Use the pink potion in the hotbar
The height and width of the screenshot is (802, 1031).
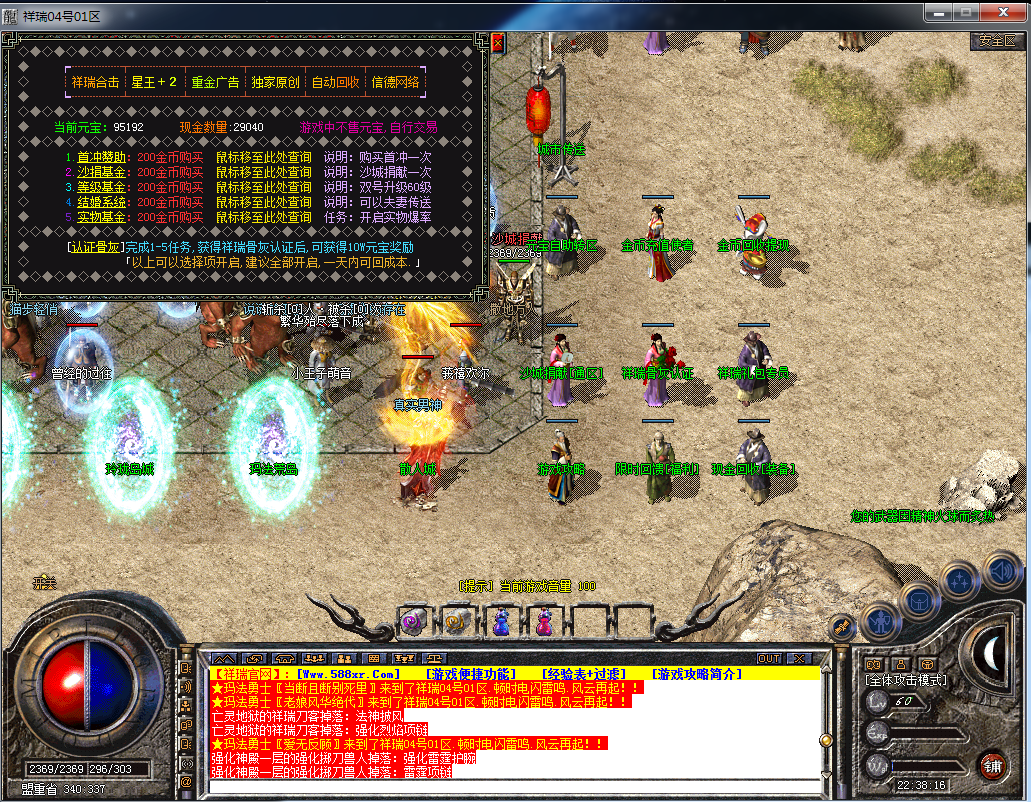coord(544,622)
